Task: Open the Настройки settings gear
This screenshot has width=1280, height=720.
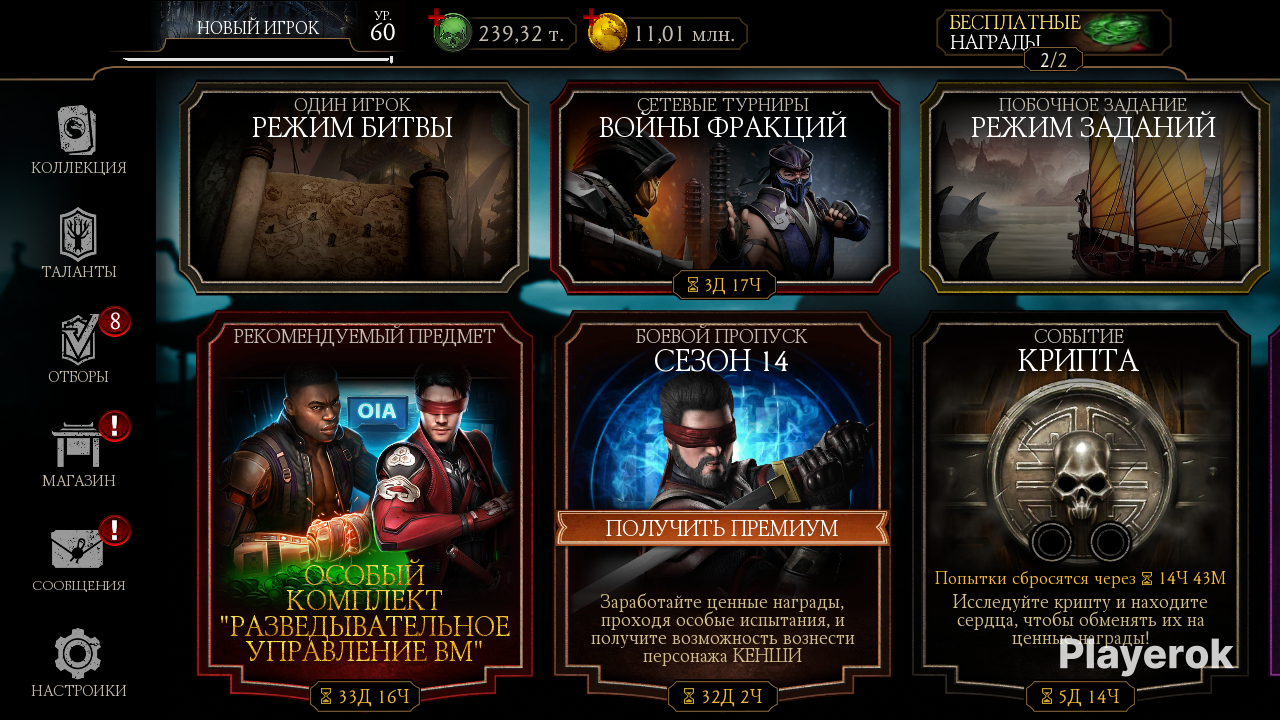Action: (x=78, y=661)
